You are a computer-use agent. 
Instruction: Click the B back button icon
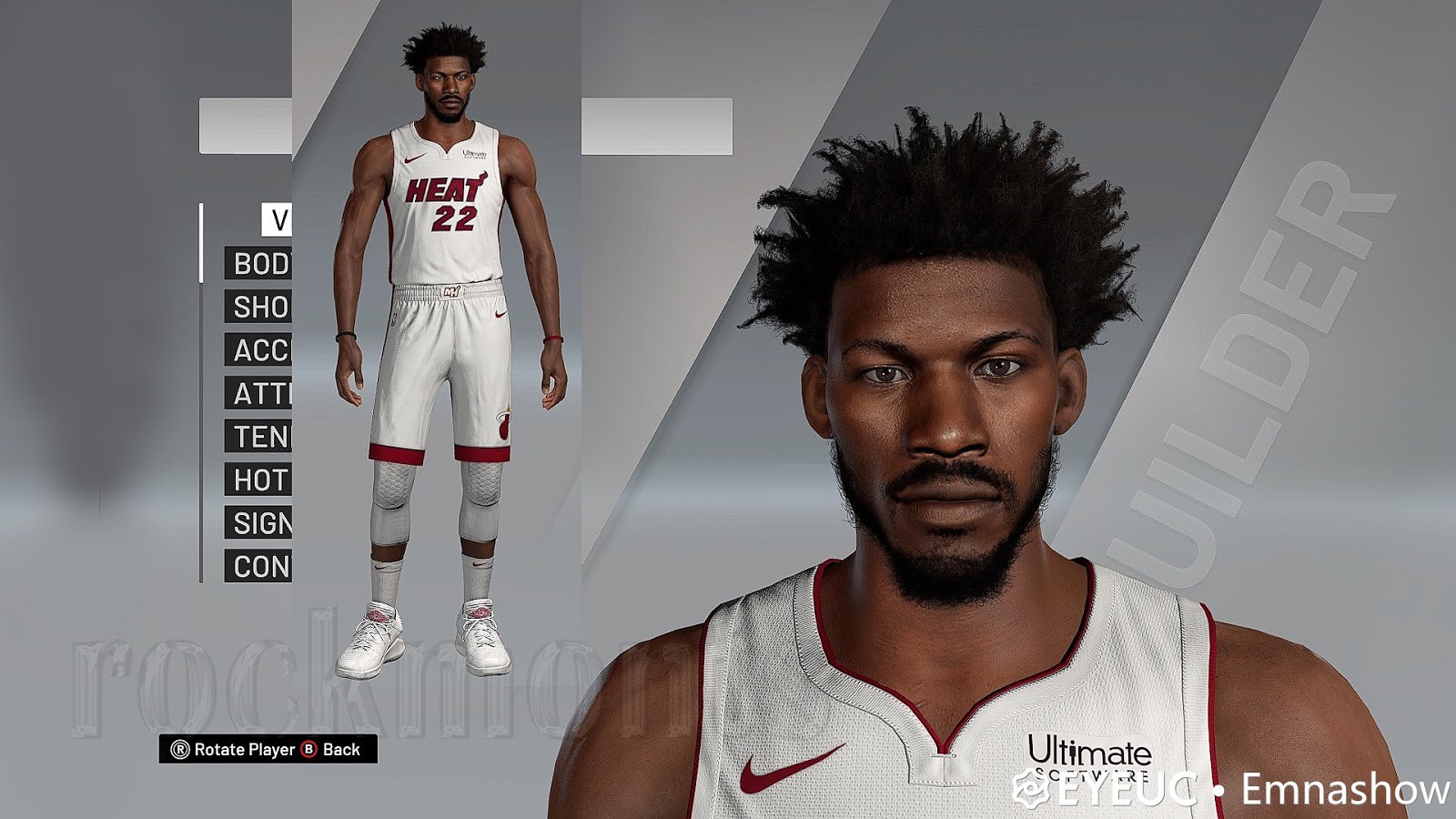point(309,749)
